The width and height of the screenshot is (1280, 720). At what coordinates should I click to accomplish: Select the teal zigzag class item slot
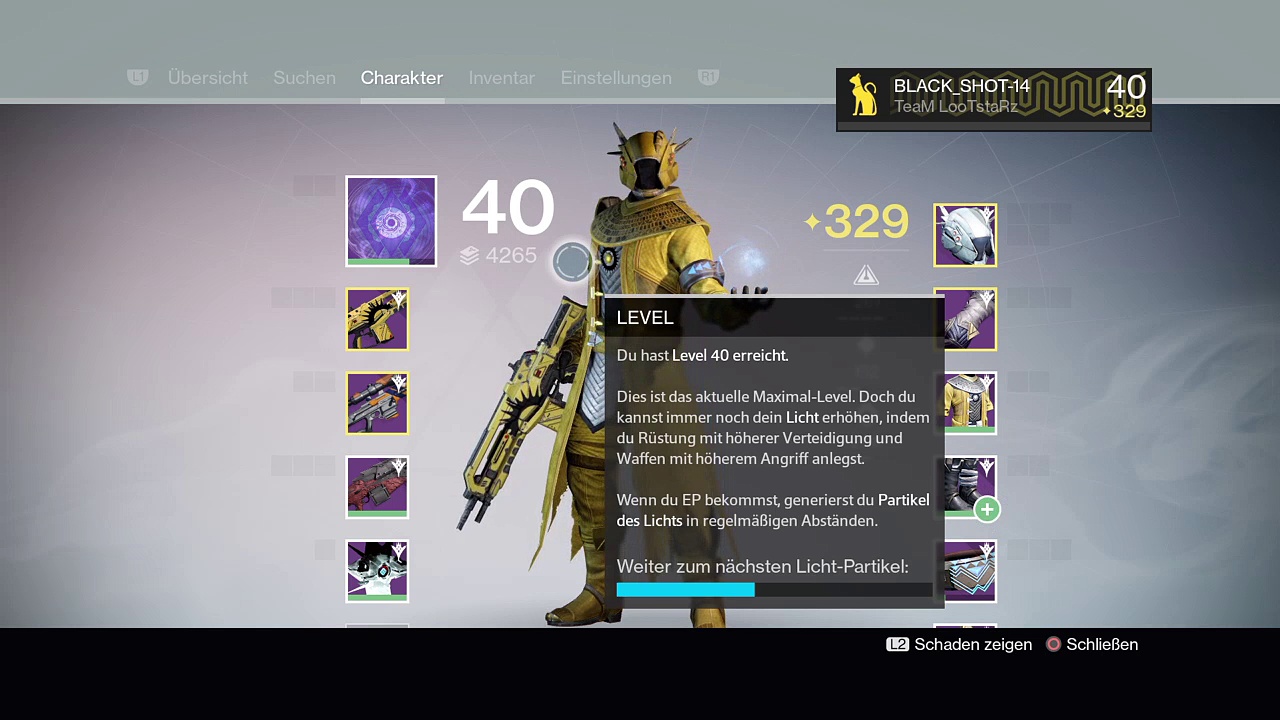coord(965,571)
